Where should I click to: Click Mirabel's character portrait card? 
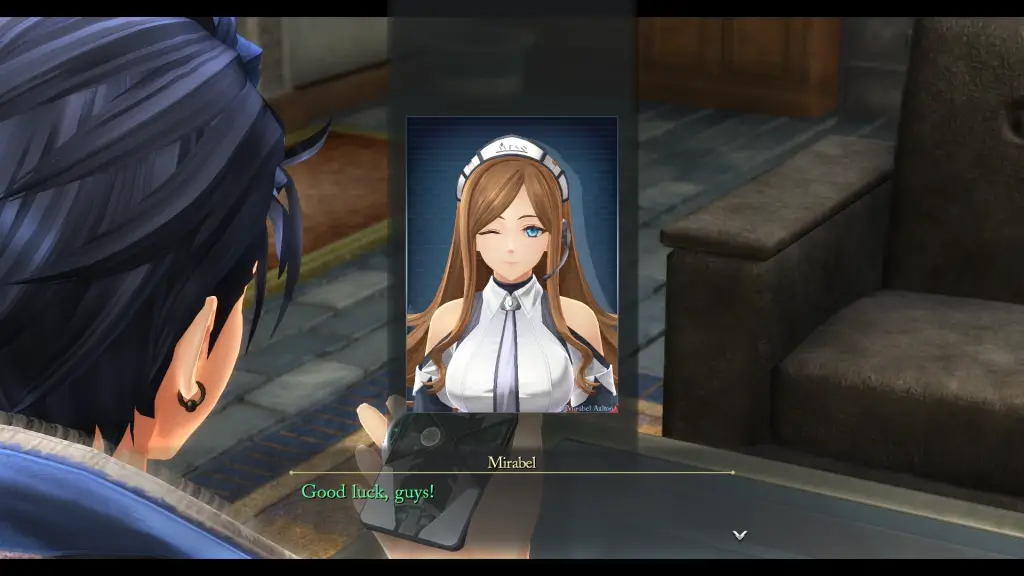pyautogui.click(x=512, y=265)
